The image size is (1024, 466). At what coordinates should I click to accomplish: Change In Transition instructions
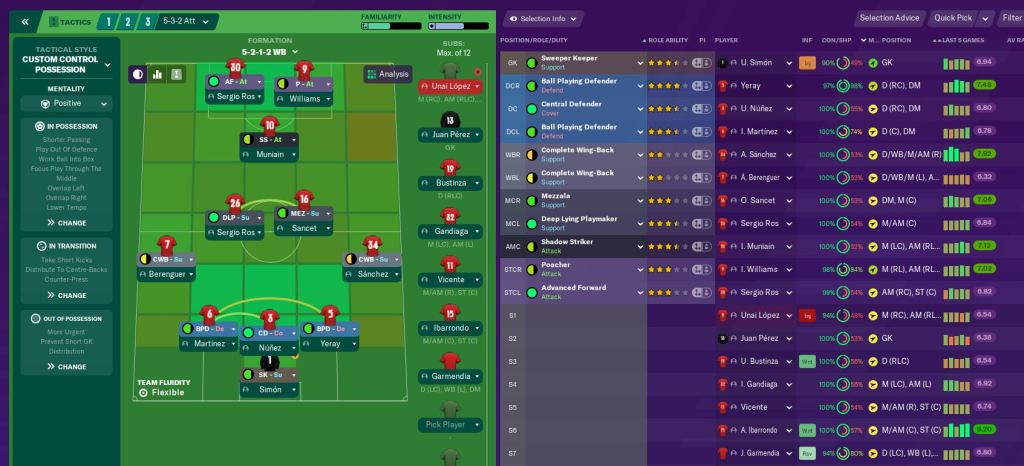(x=66, y=295)
